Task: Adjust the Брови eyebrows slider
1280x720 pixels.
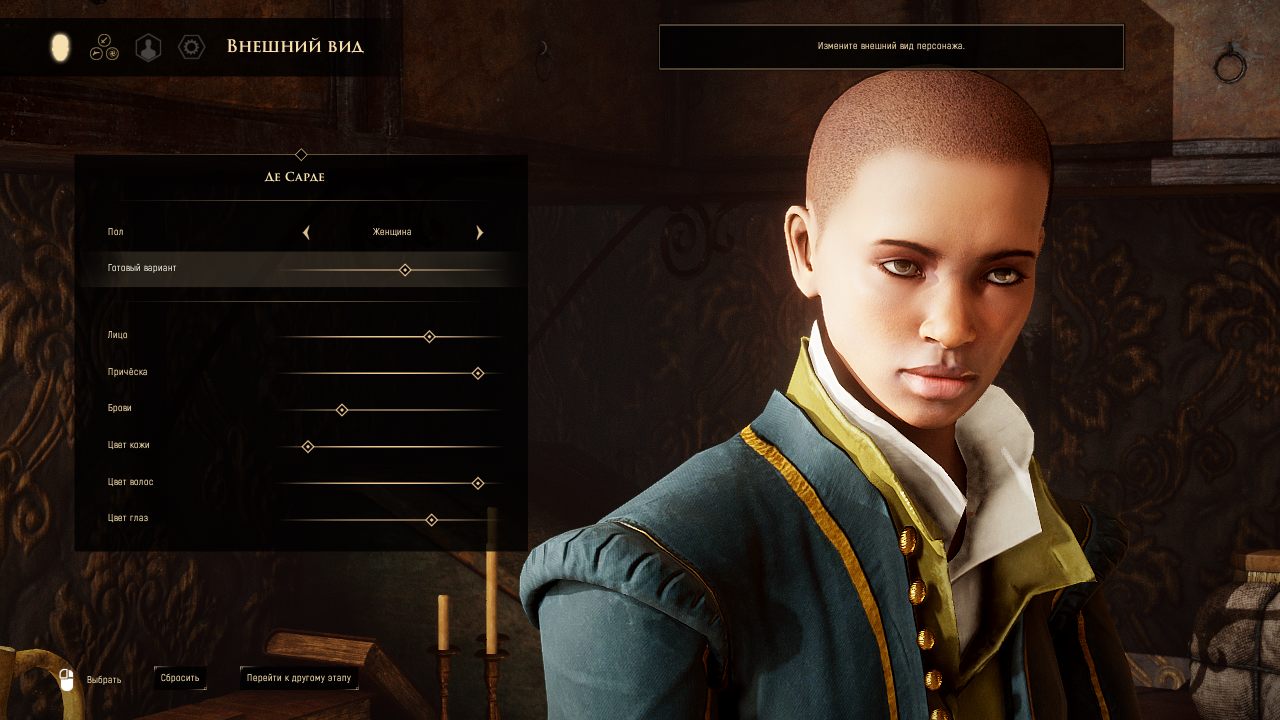Action: (342, 410)
